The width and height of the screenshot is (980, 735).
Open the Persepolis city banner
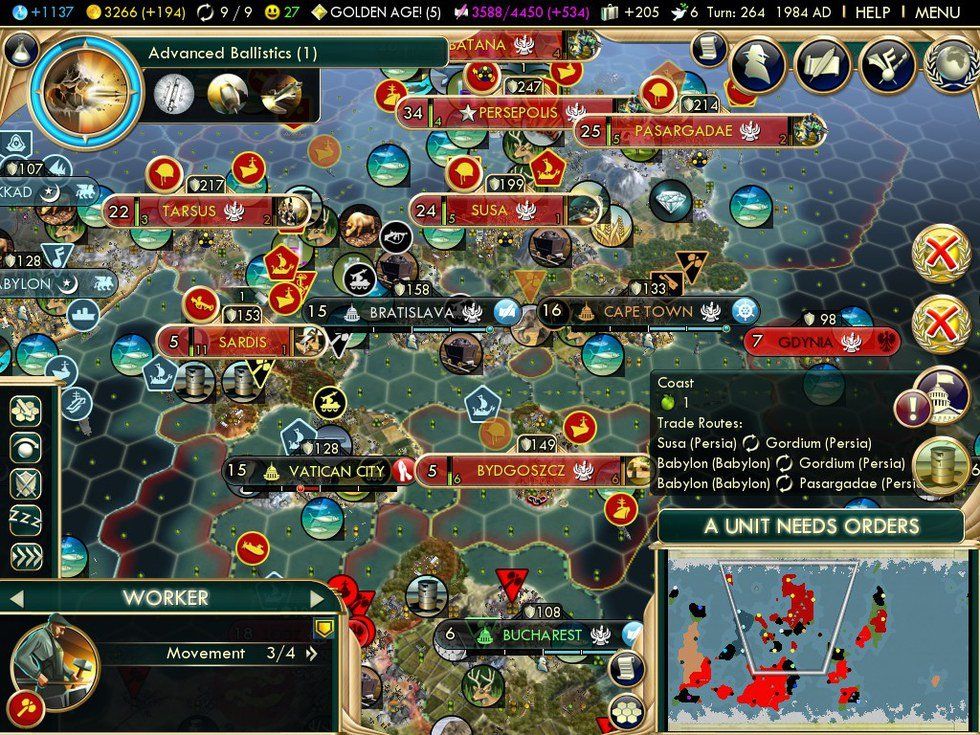click(516, 113)
